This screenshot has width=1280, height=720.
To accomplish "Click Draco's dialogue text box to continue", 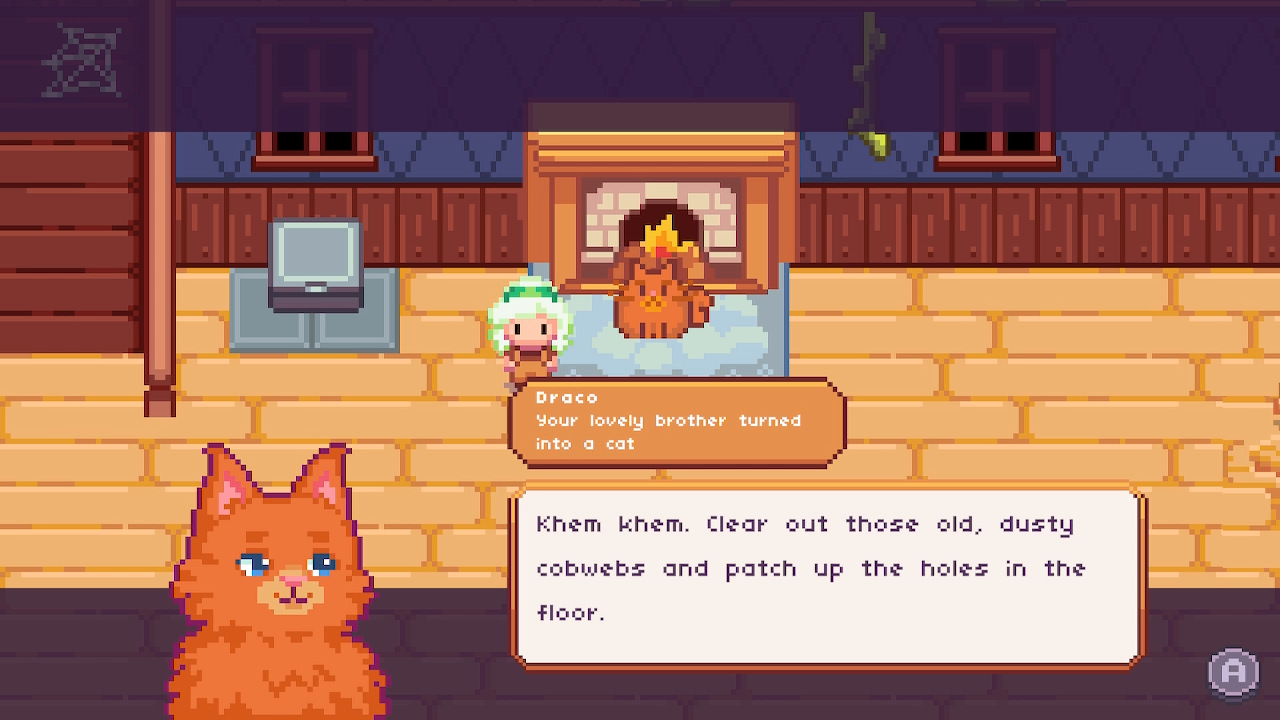I will [x=828, y=575].
